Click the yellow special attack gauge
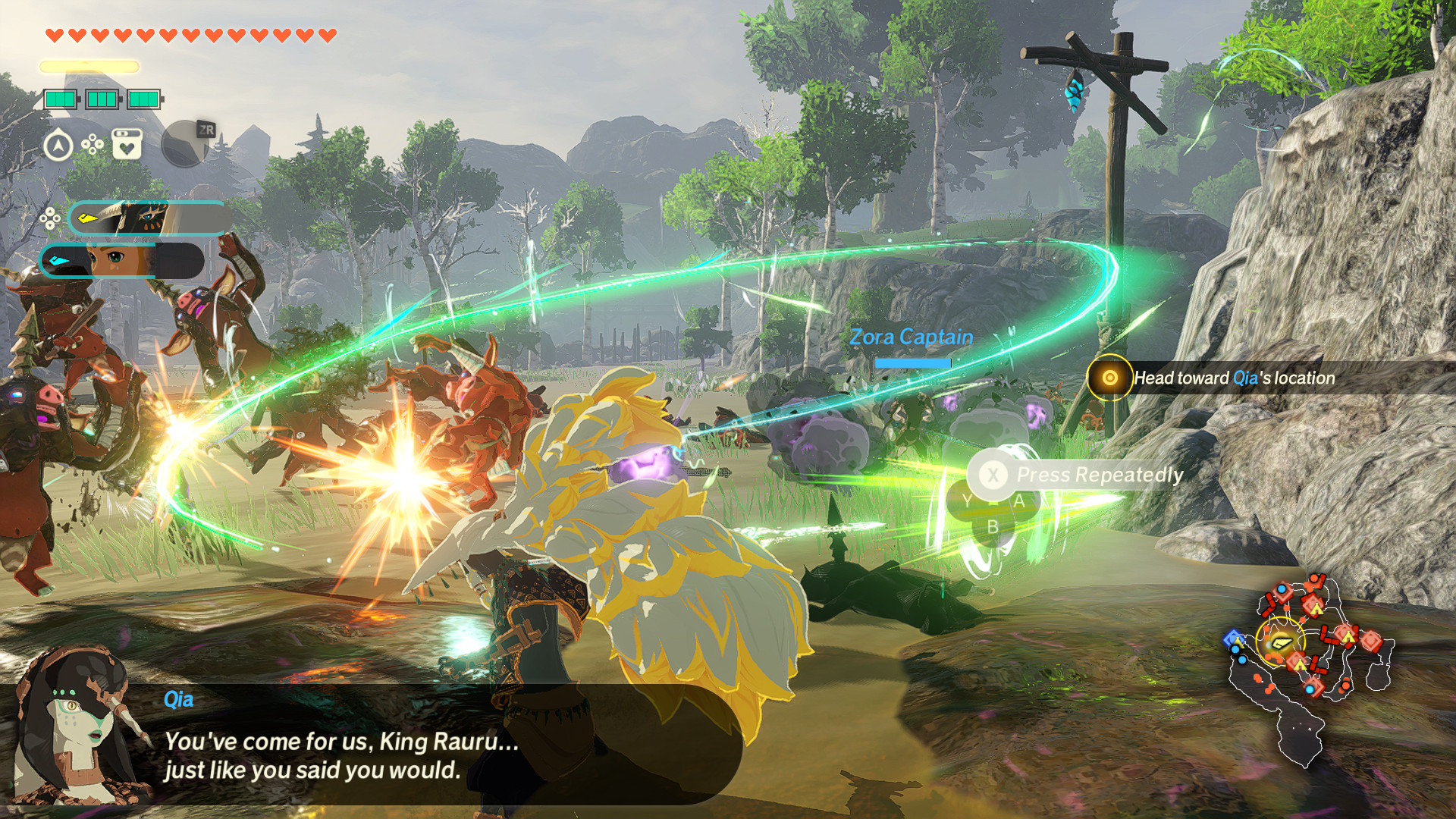The width and height of the screenshot is (1456, 819). tap(87, 66)
